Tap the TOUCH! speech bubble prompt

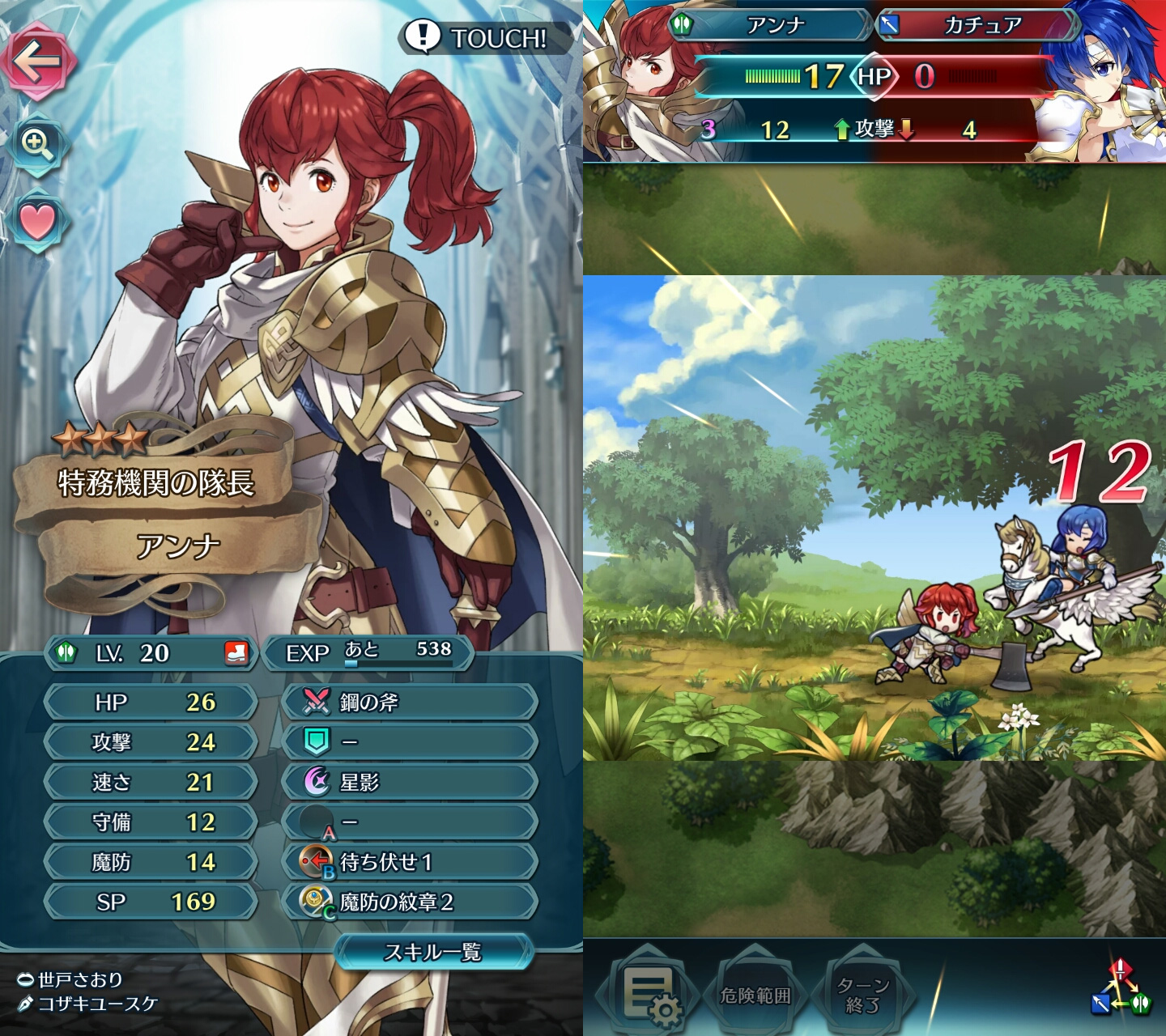[479, 37]
